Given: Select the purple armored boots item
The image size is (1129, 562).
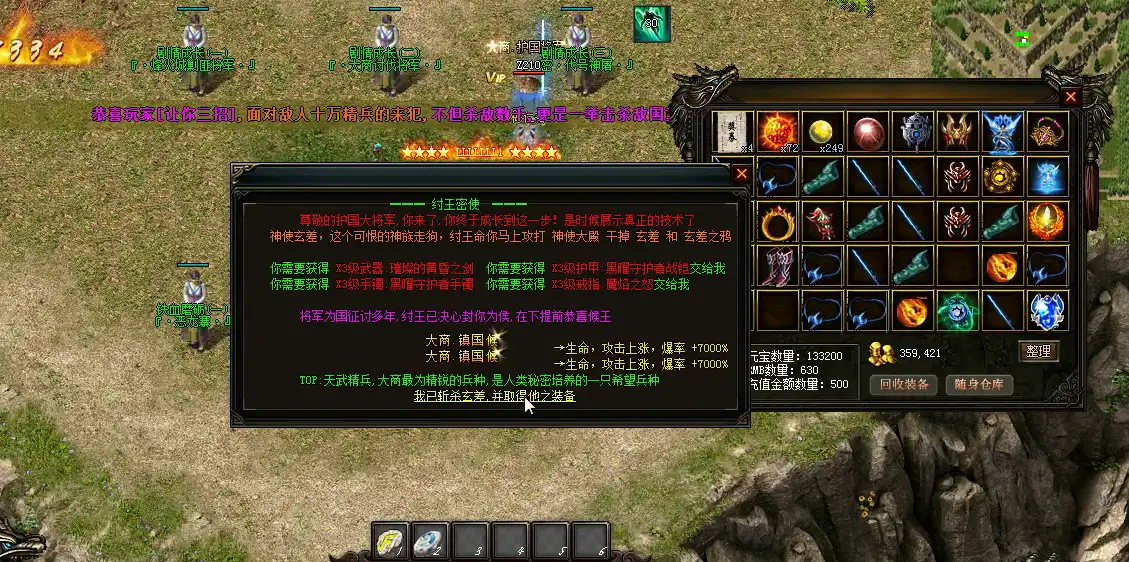Looking at the screenshot, I should click(779, 267).
